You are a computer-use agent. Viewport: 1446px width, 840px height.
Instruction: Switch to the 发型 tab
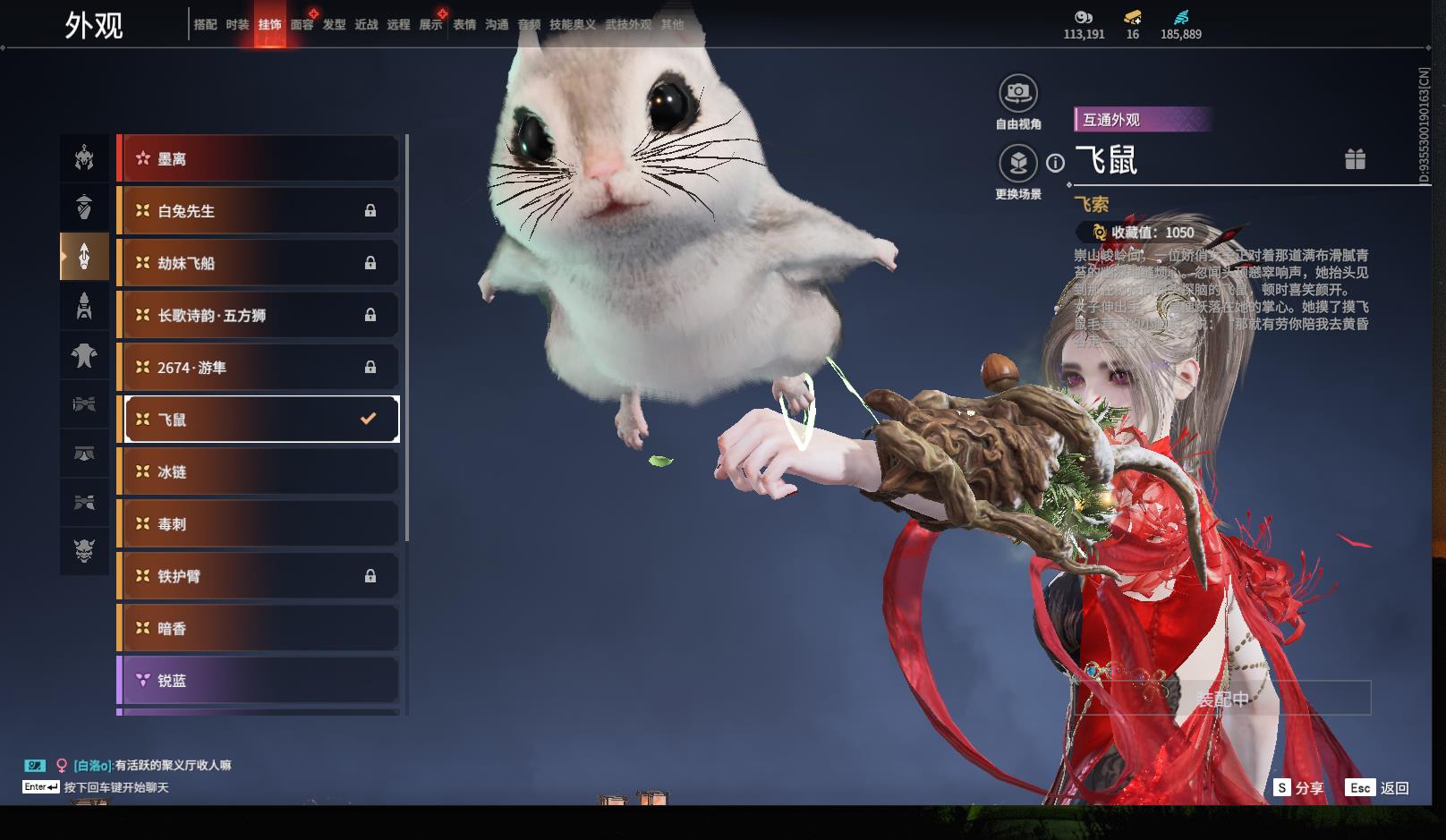pyautogui.click(x=334, y=25)
